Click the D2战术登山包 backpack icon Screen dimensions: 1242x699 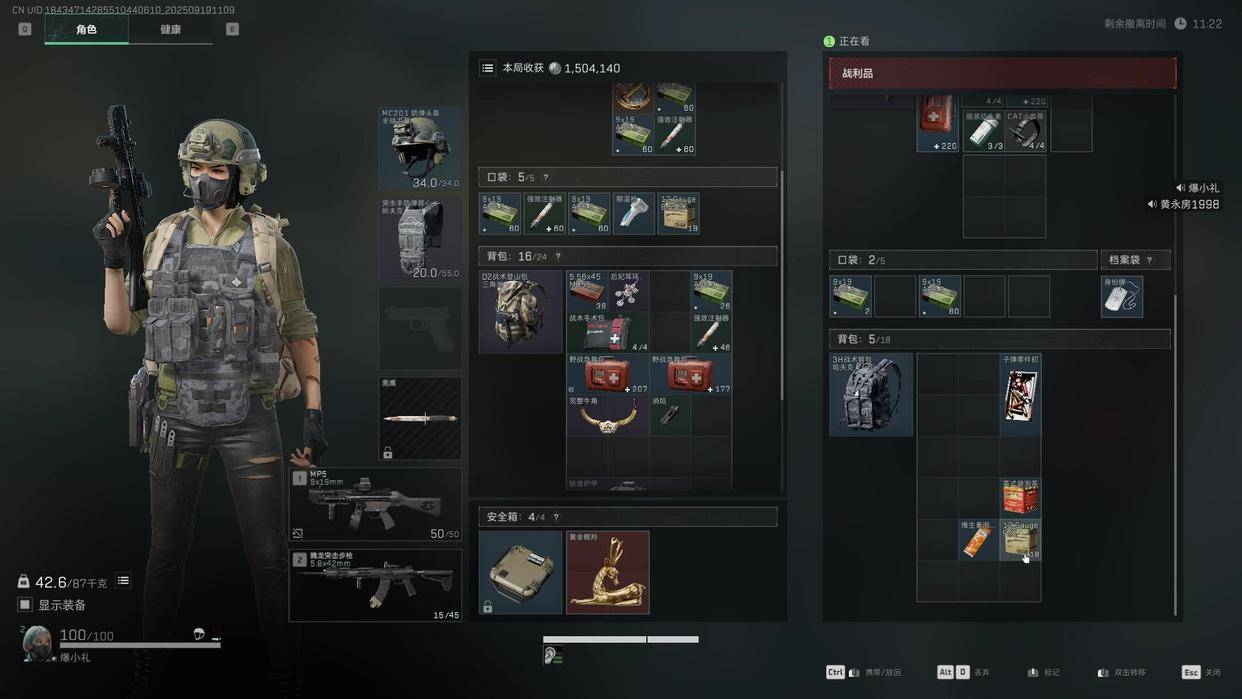click(521, 312)
